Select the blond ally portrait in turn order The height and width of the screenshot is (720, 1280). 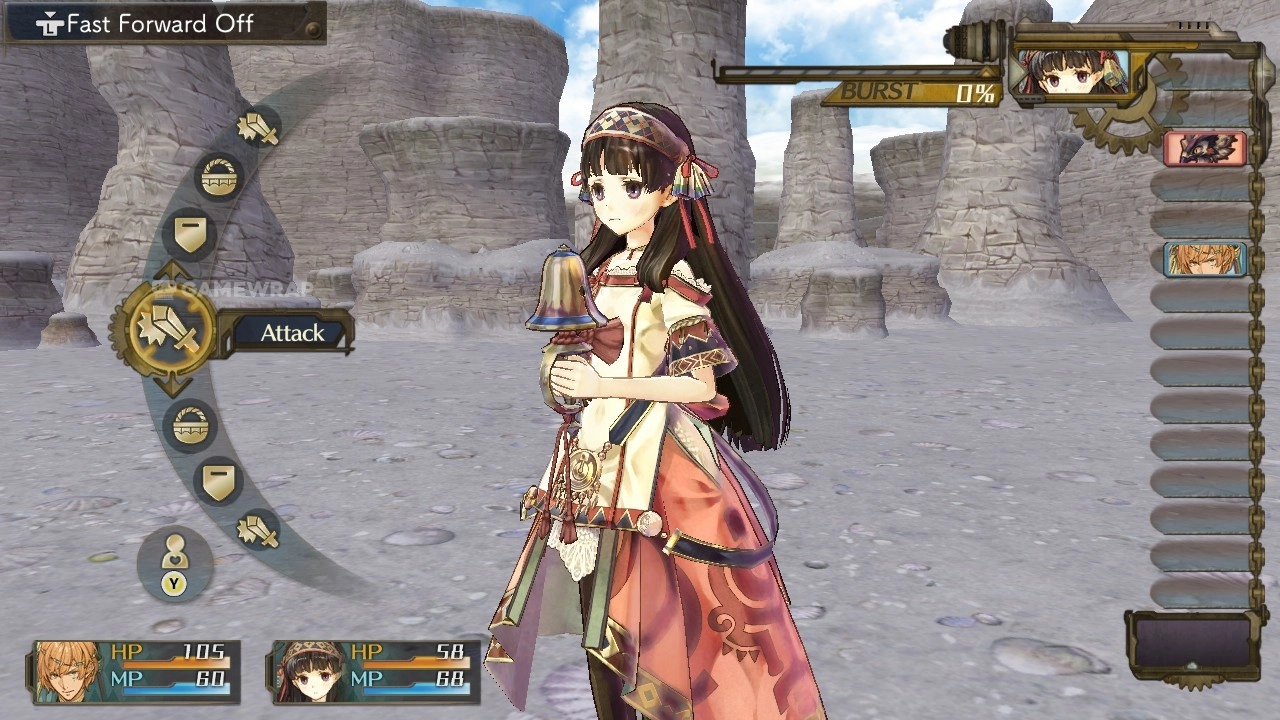tap(1205, 259)
